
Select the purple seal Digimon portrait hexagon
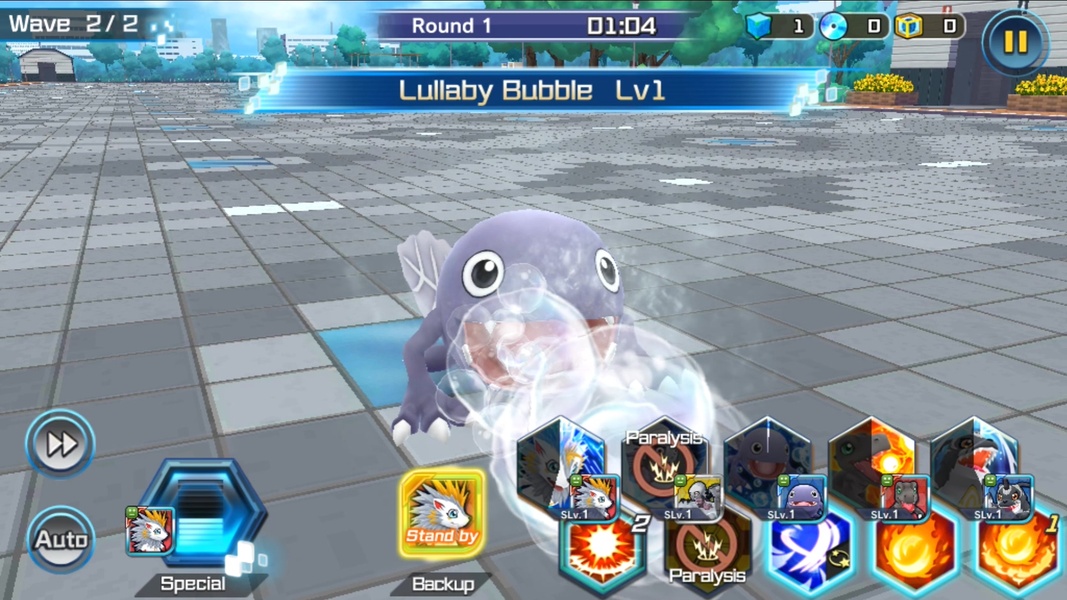tap(768, 465)
